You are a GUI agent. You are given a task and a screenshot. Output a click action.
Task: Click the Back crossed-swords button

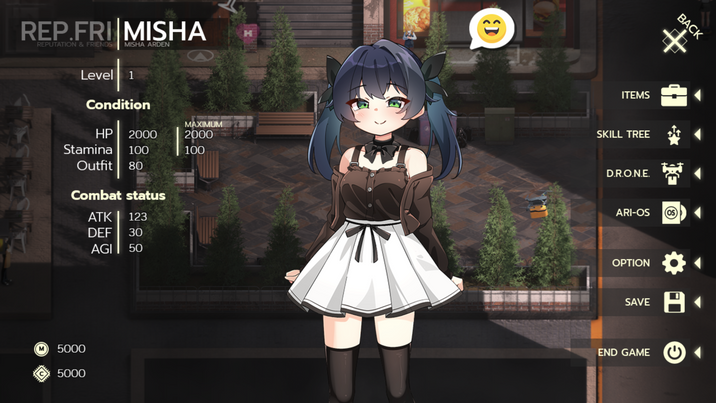click(677, 37)
